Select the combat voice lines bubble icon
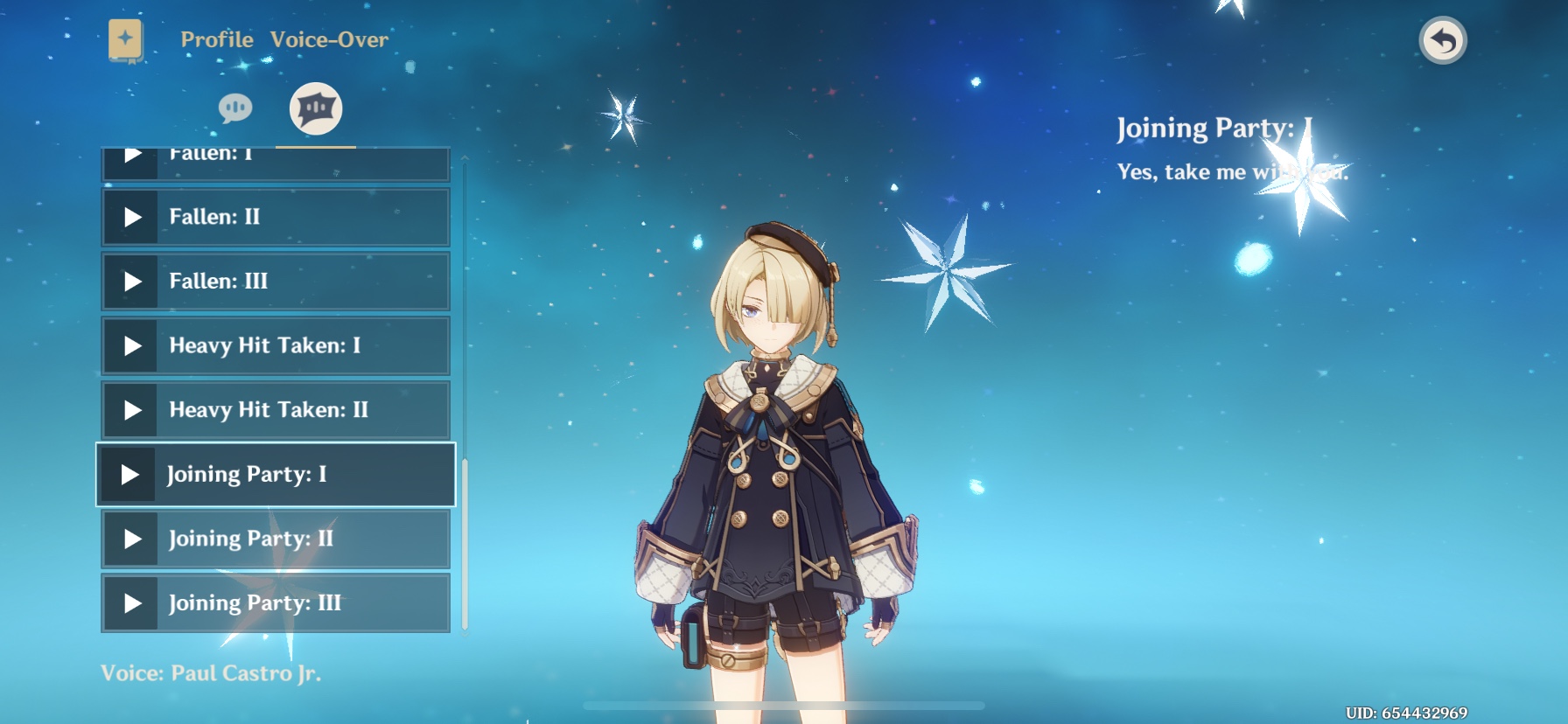 point(316,108)
